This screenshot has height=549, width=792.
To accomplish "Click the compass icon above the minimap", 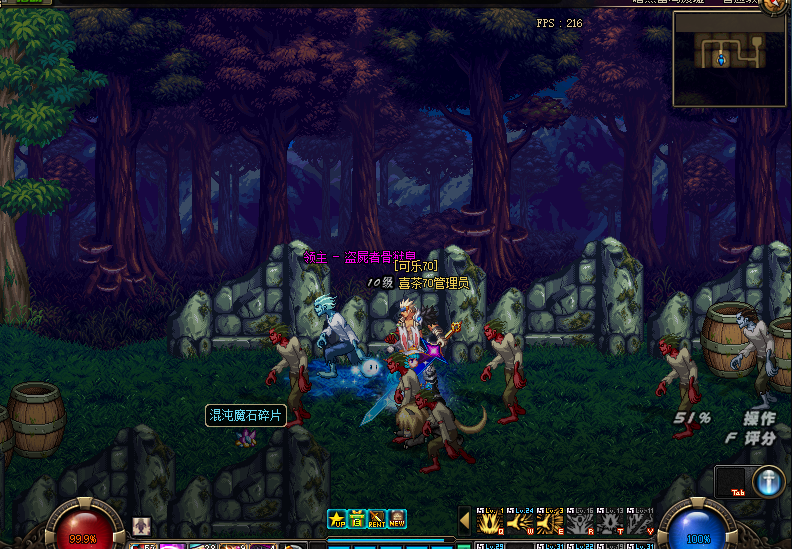I will coord(773,4).
